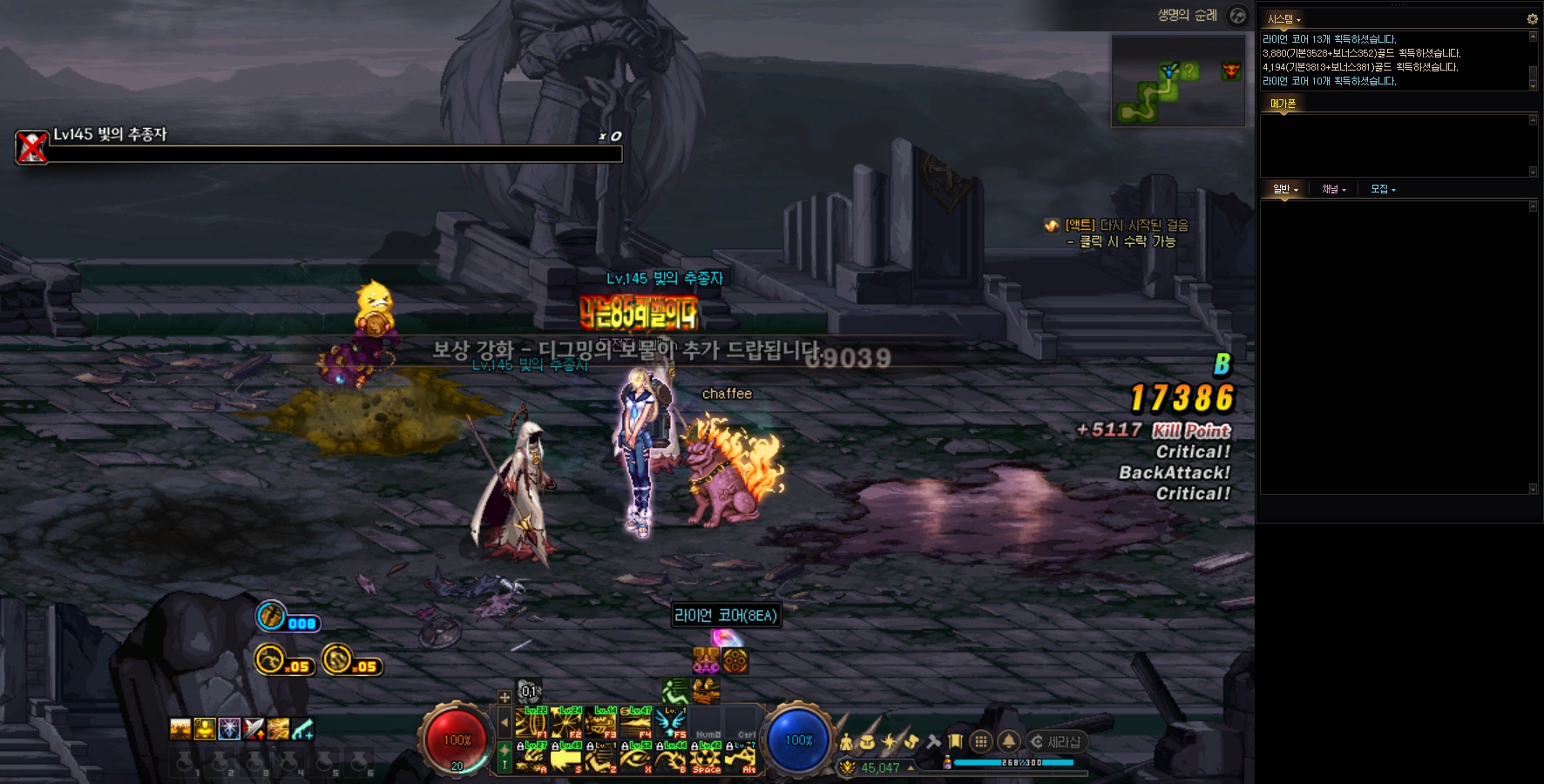1544x784 pixels.
Task: Open the grid menu button
Action: pos(980,741)
